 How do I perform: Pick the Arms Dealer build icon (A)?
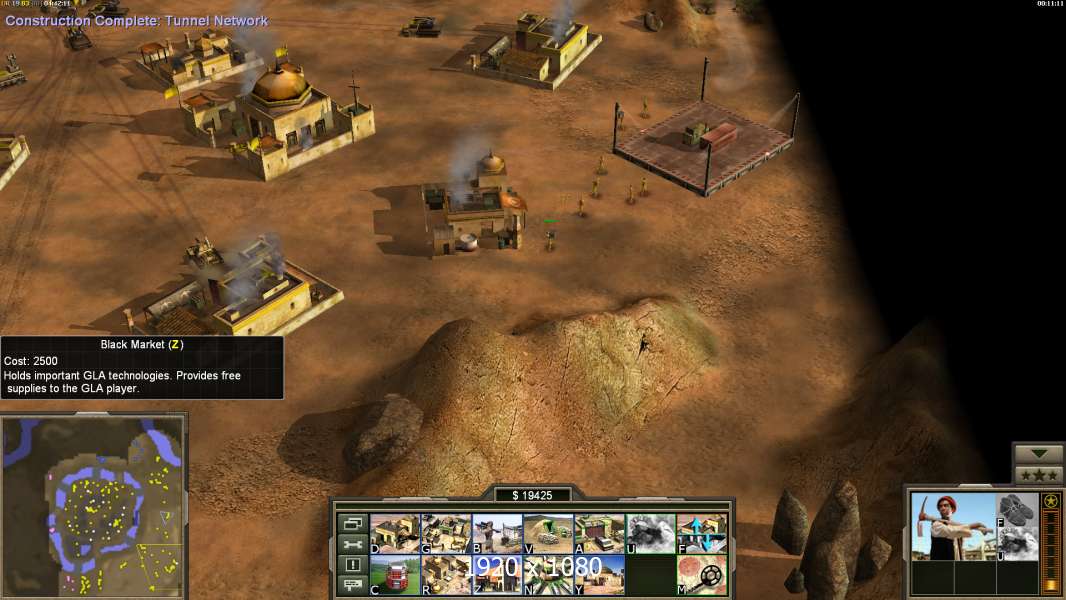[599, 534]
